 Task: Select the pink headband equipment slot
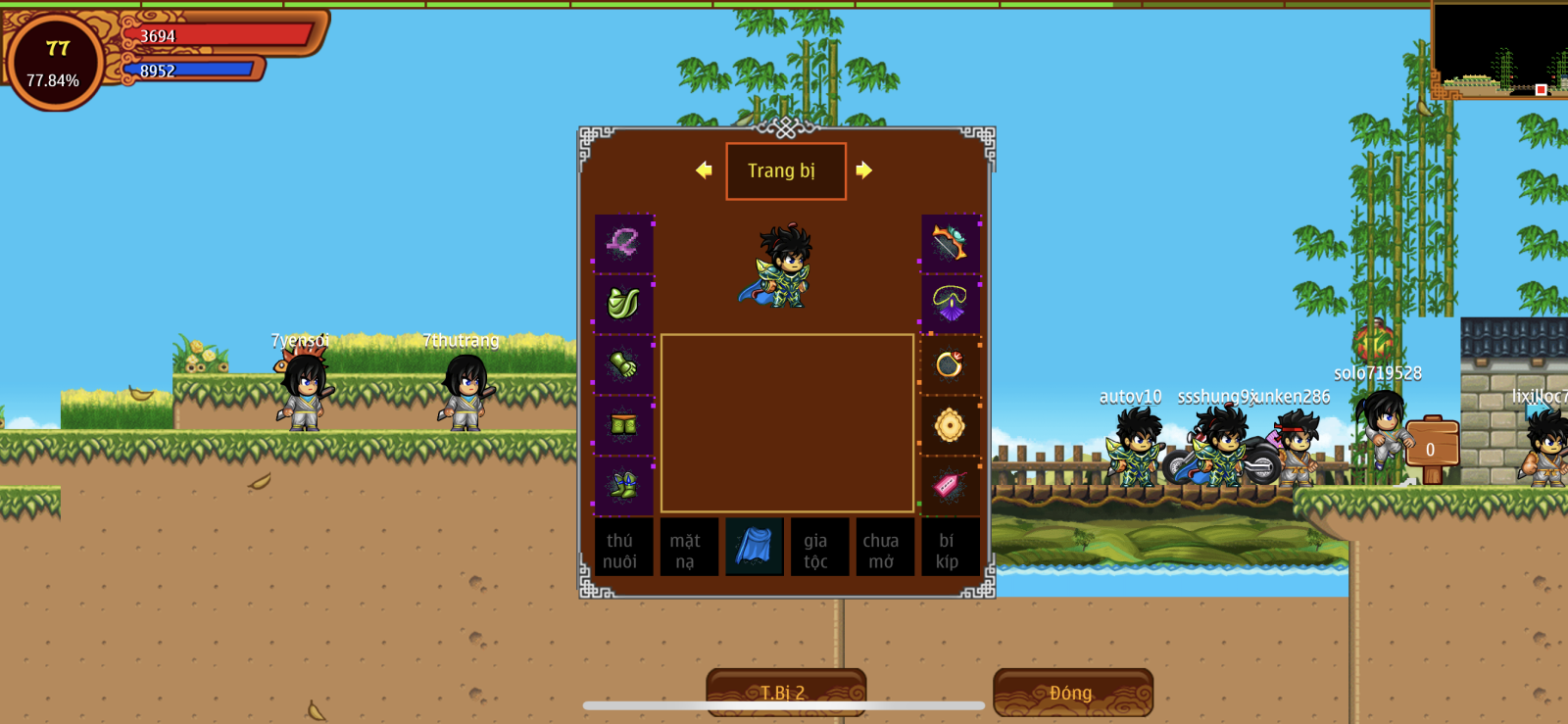tap(623, 243)
